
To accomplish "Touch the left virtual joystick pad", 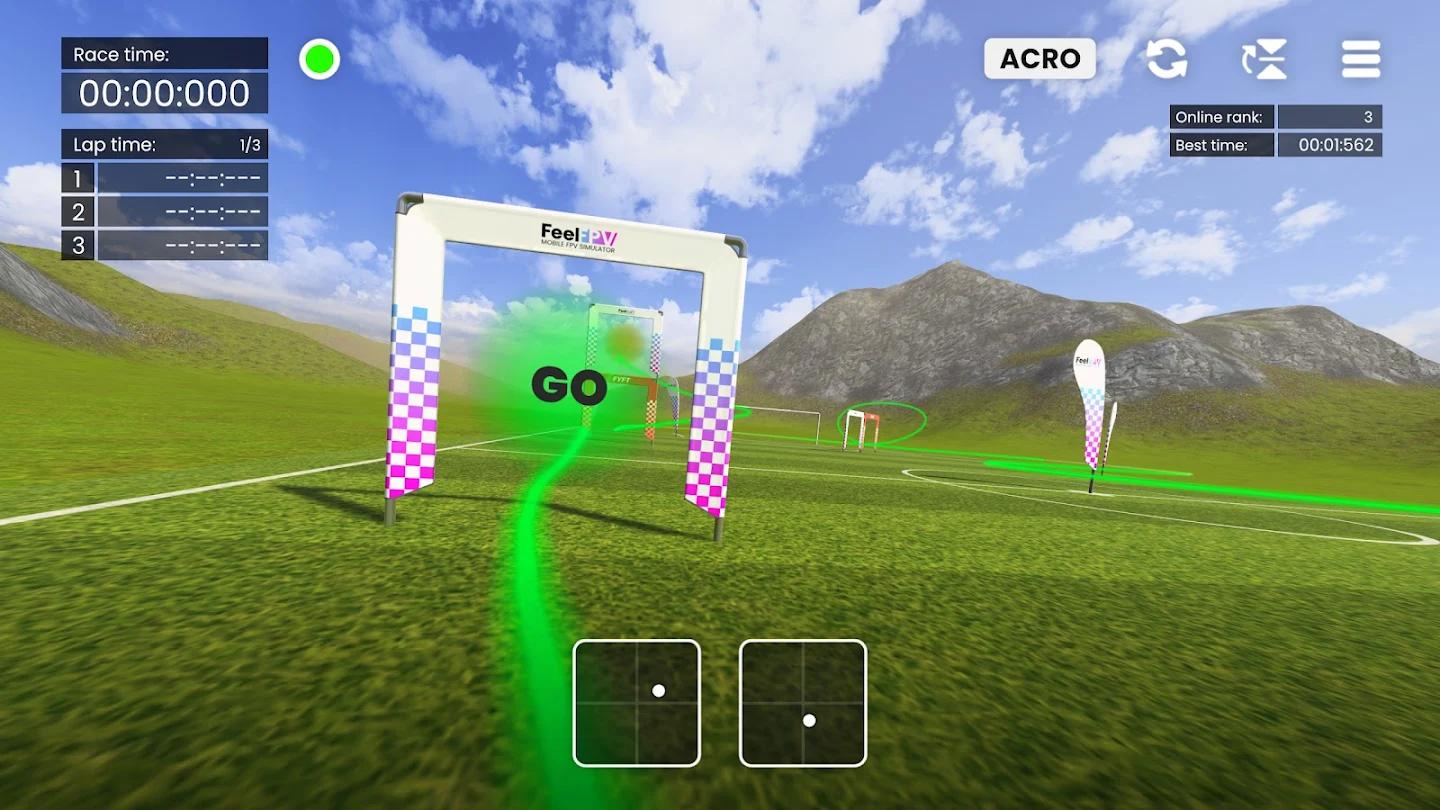I will click(x=637, y=703).
